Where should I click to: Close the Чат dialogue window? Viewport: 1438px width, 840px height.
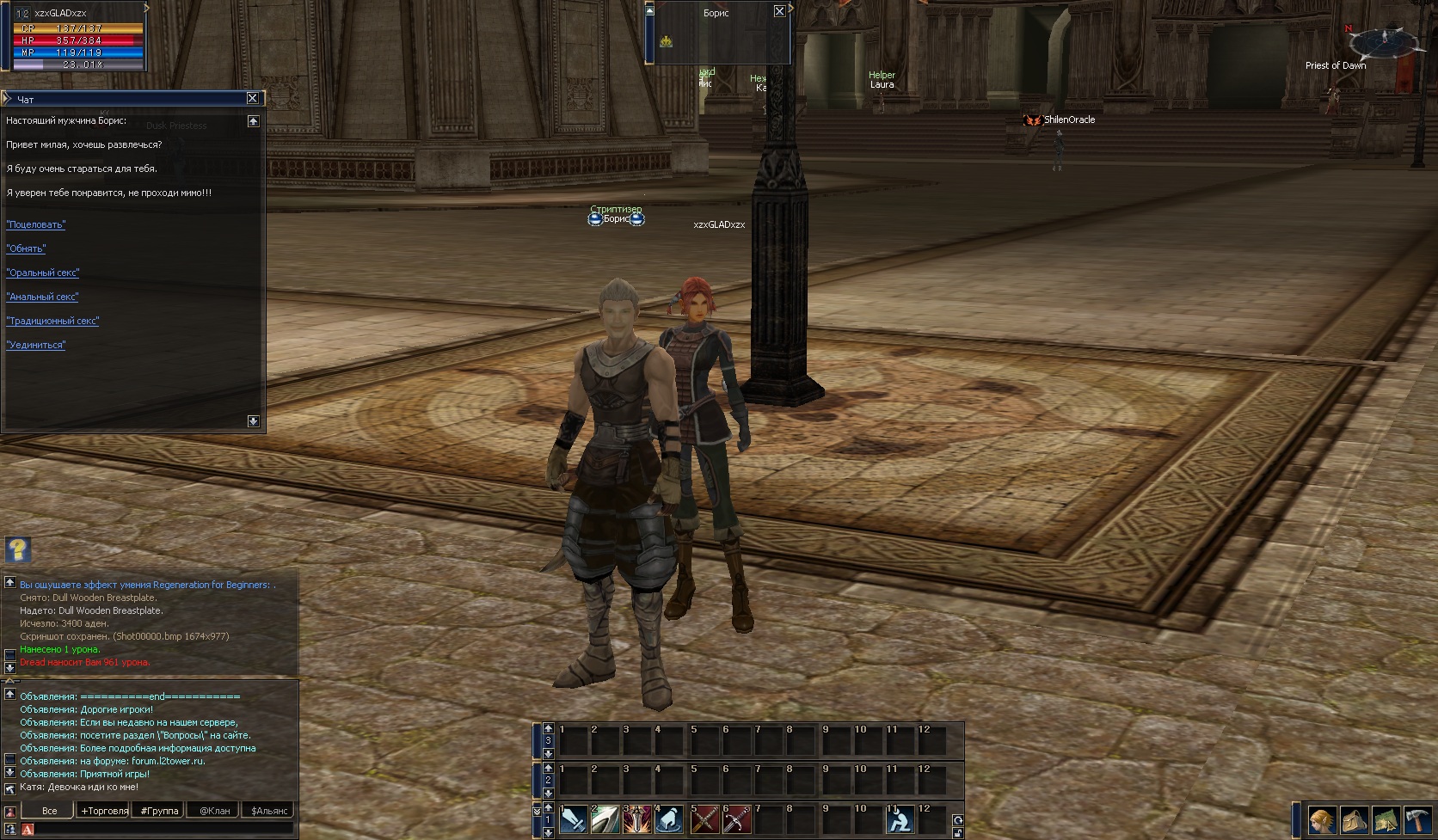[x=252, y=99]
